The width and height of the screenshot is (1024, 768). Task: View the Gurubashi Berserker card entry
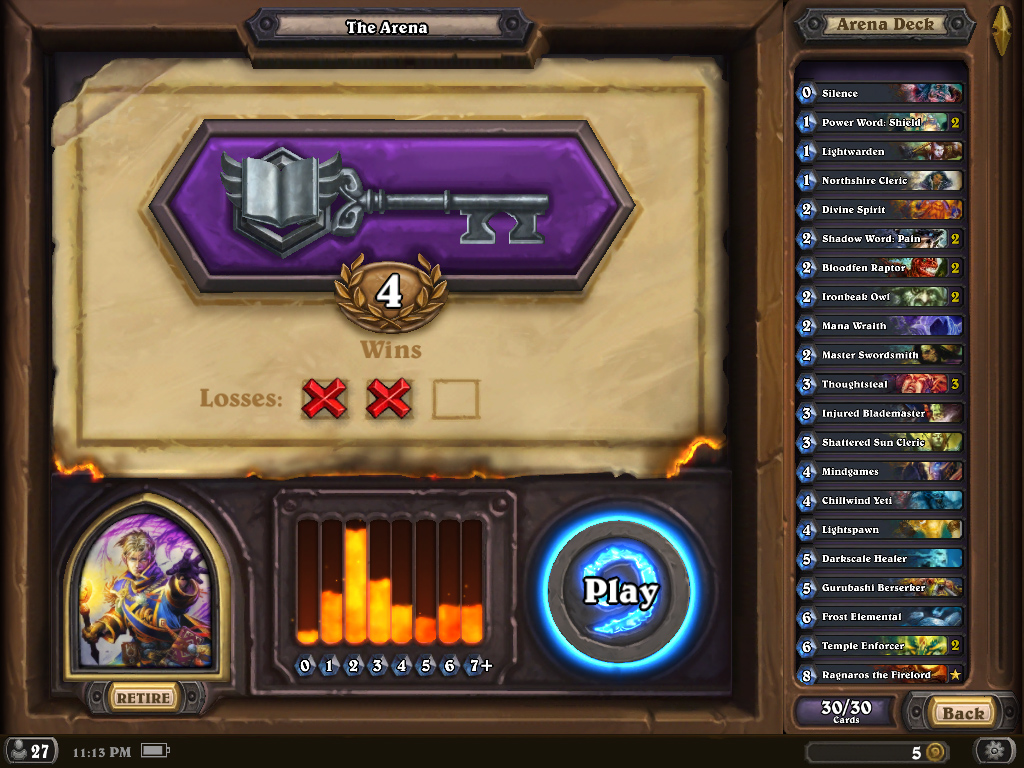pyautogui.click(x=880, y=587)
